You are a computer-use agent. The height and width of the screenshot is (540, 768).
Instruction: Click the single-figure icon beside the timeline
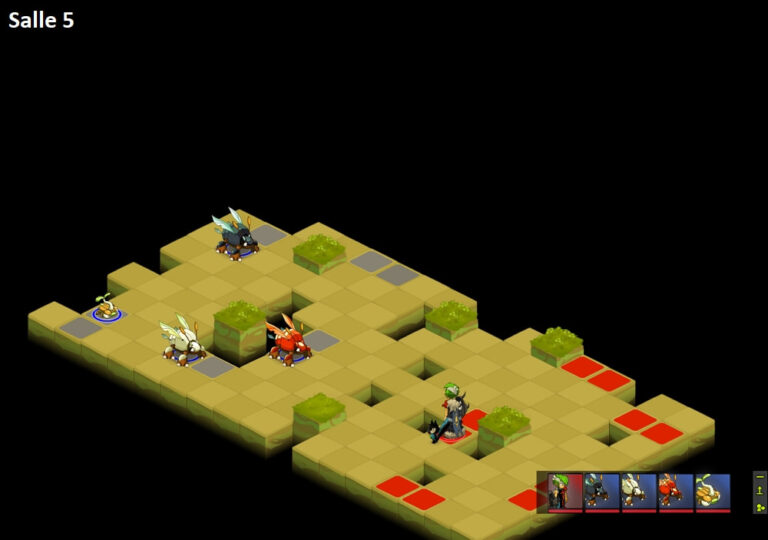759,491
